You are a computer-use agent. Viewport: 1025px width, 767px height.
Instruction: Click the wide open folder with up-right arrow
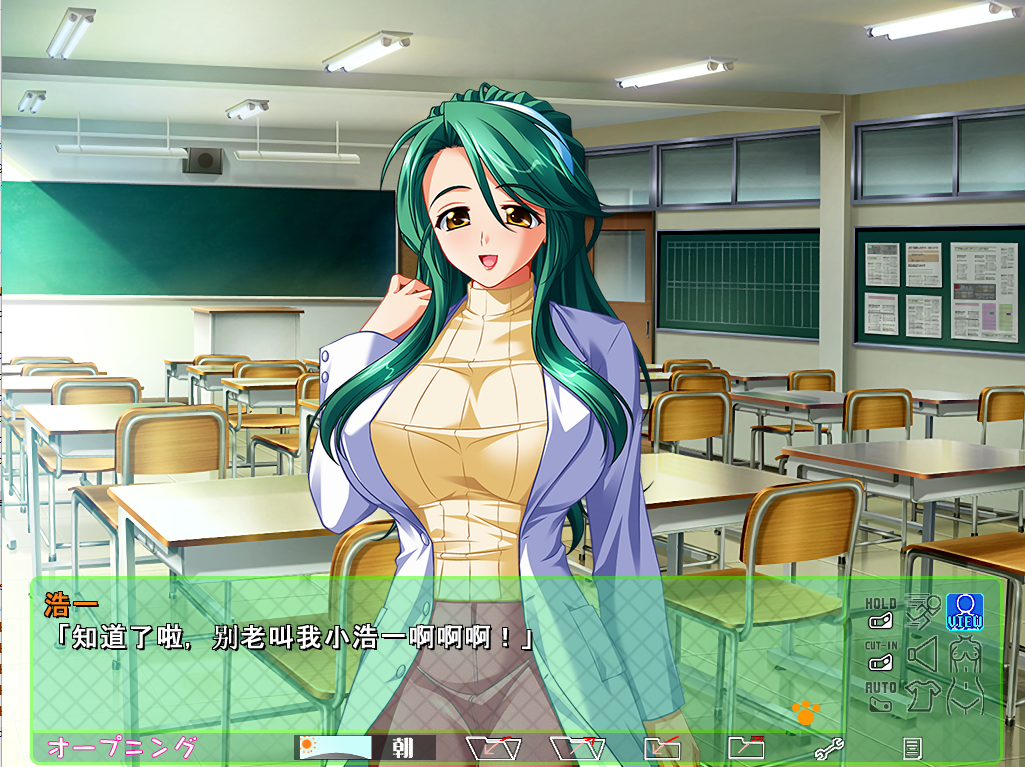(579, 746)
